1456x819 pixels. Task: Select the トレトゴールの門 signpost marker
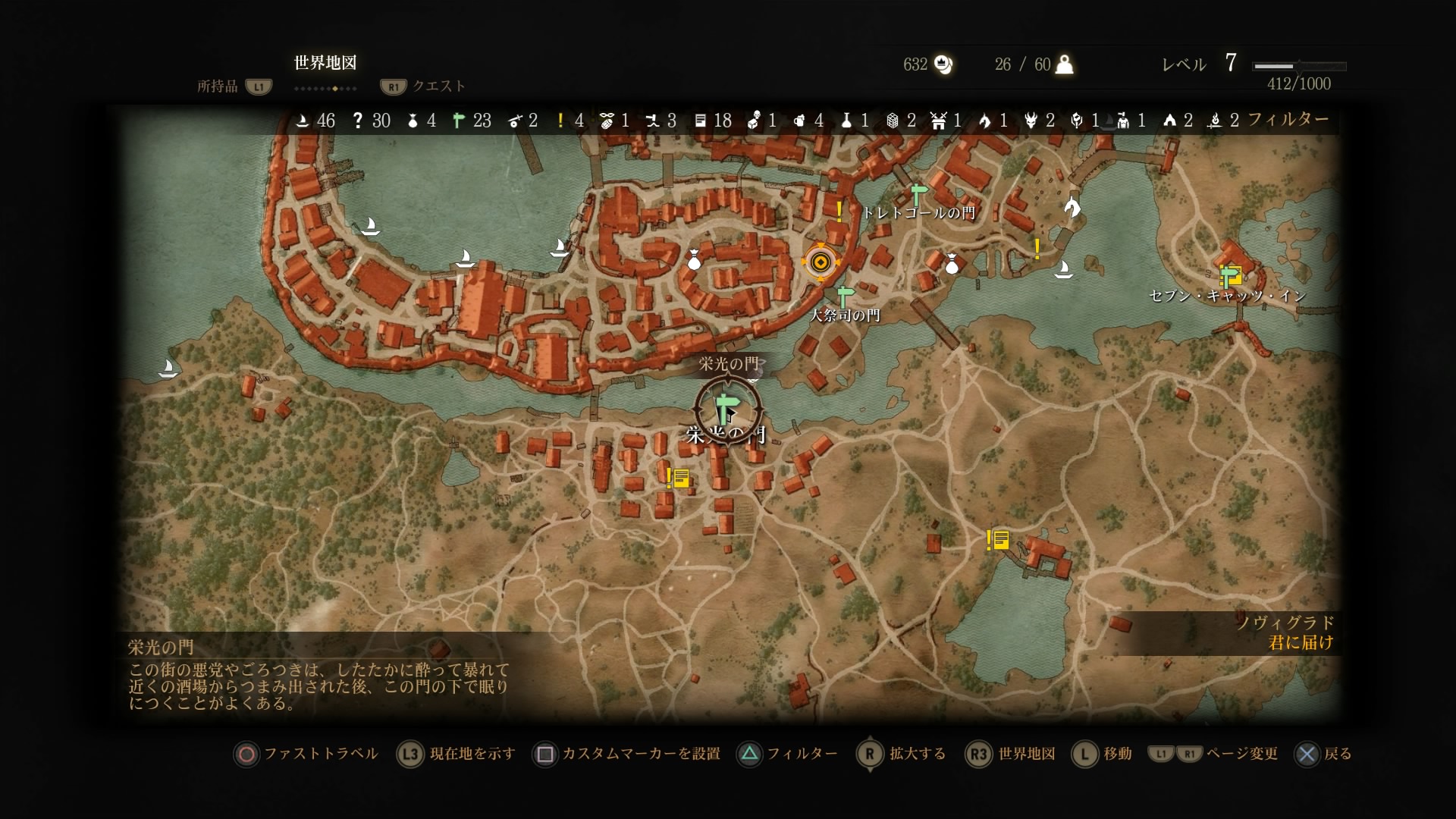(x=918, y=194)
